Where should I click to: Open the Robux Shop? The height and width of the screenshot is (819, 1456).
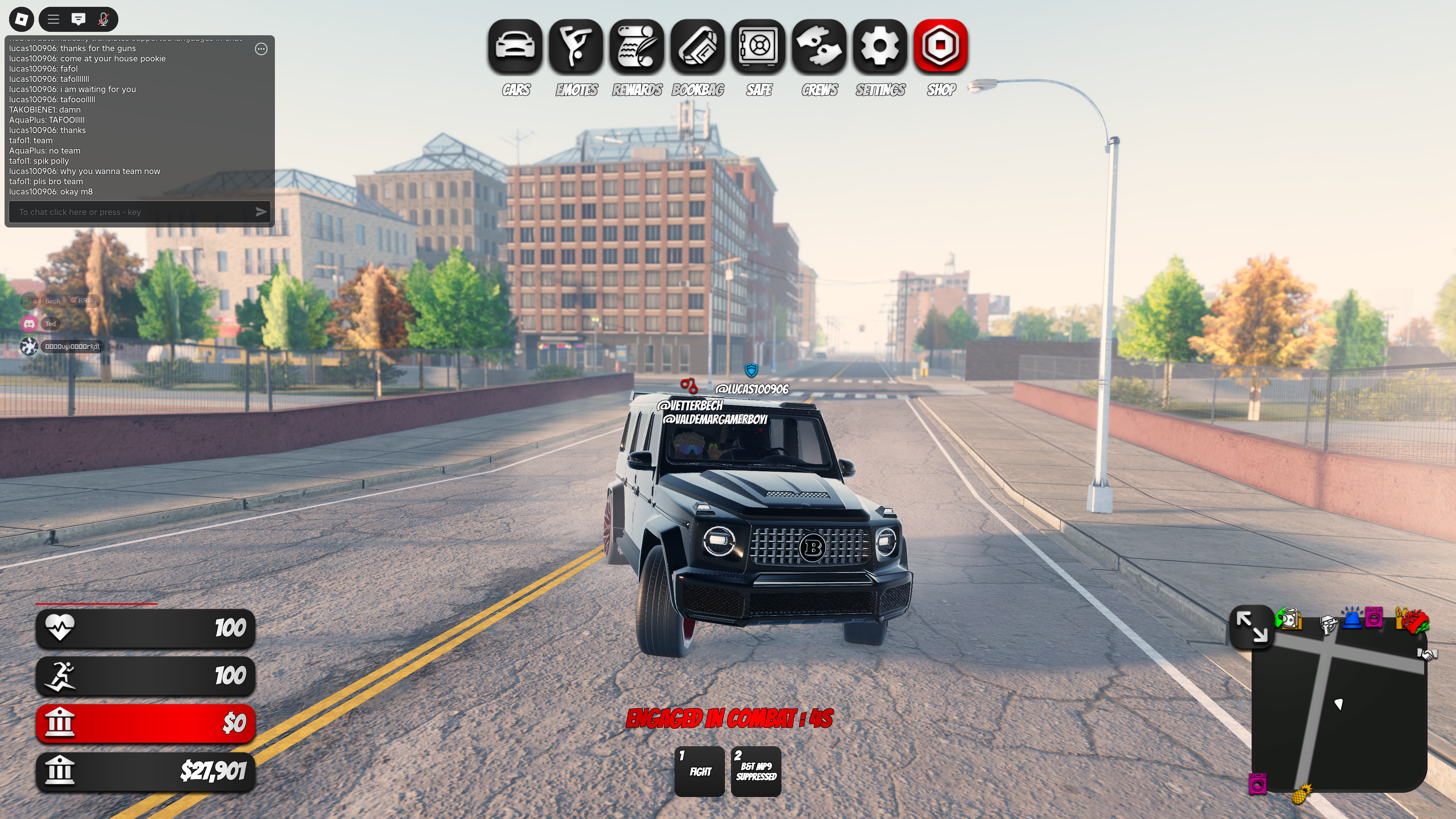(940, 46)
